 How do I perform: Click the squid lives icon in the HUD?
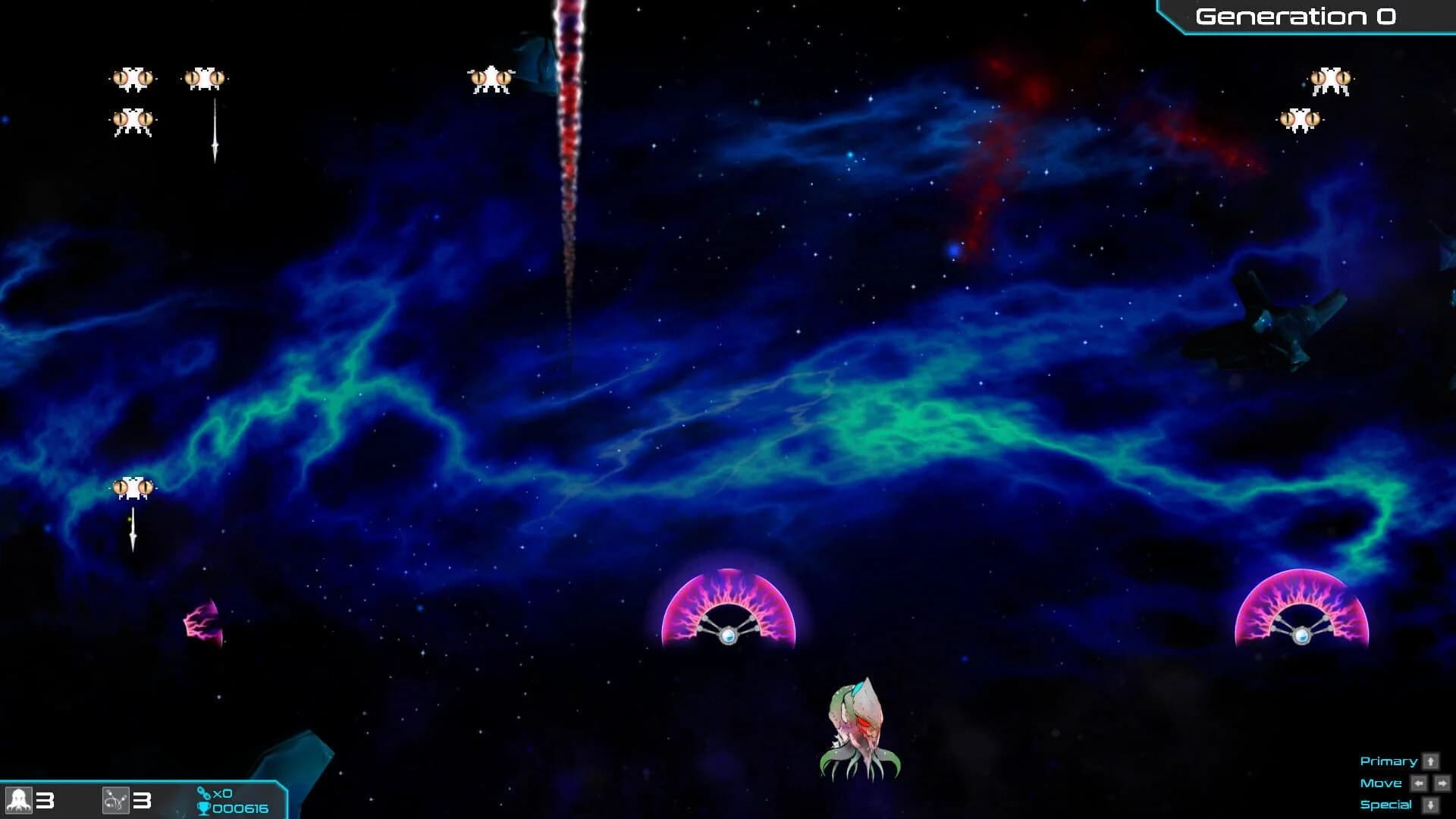(x=19, y=799)
